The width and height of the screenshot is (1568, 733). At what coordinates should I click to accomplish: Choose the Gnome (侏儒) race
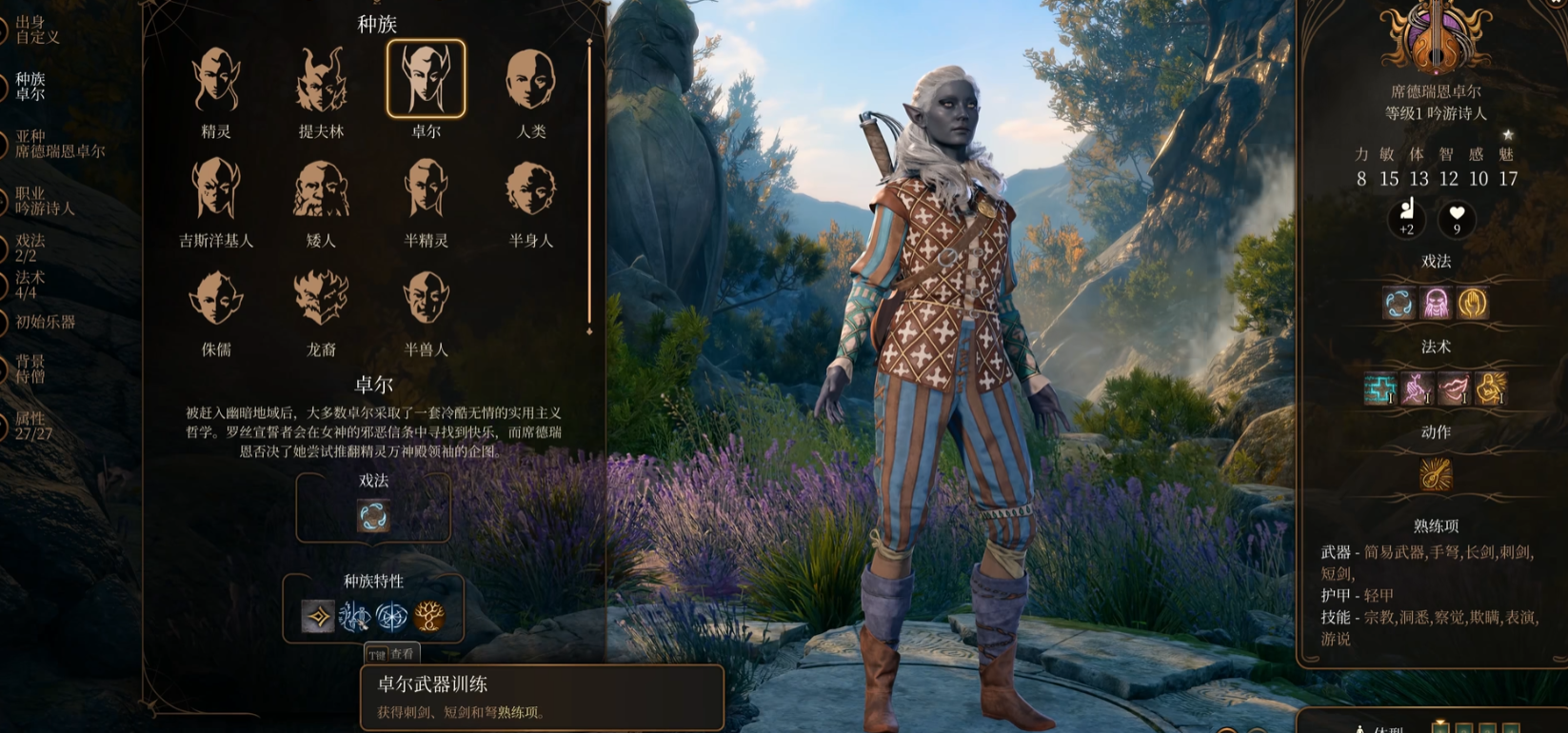click(x=216, y=298)
